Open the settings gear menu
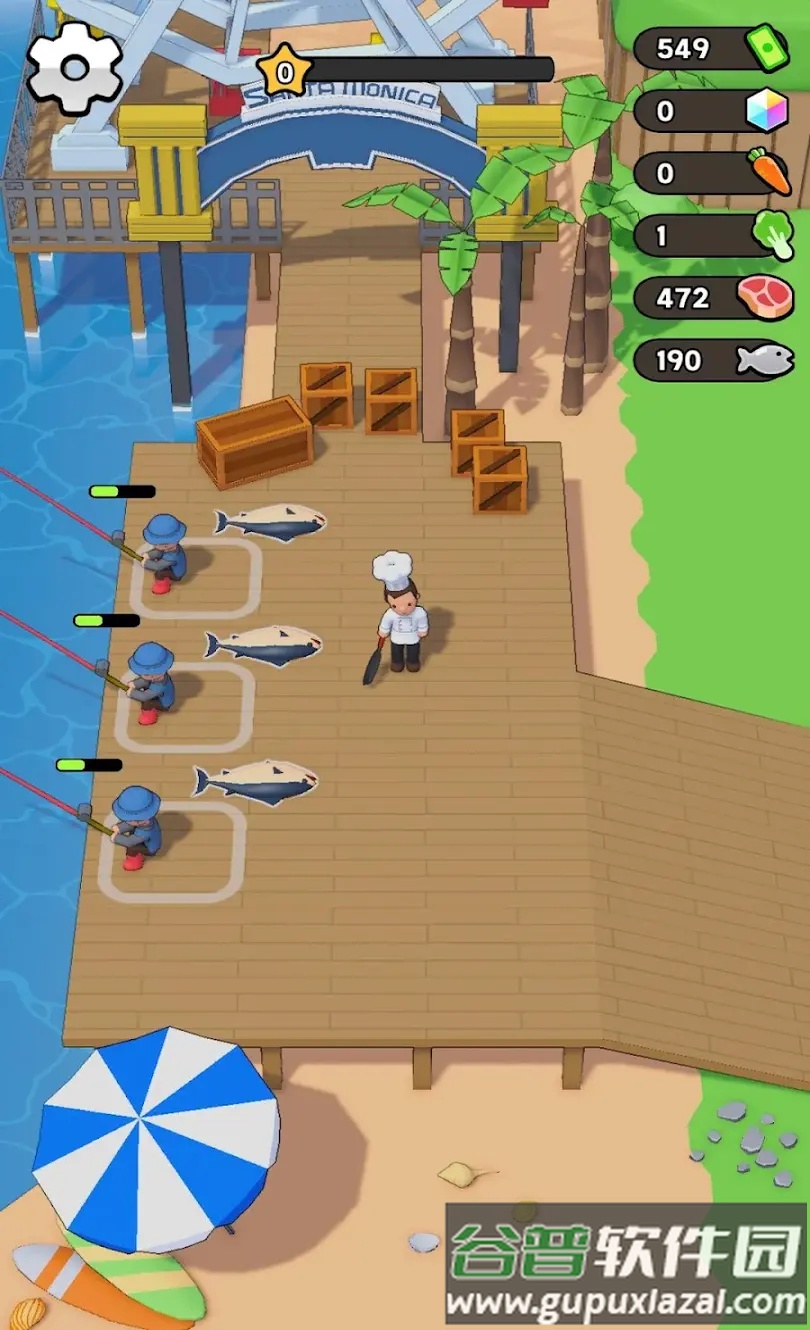810x1330 pixels. click(75, 67)
